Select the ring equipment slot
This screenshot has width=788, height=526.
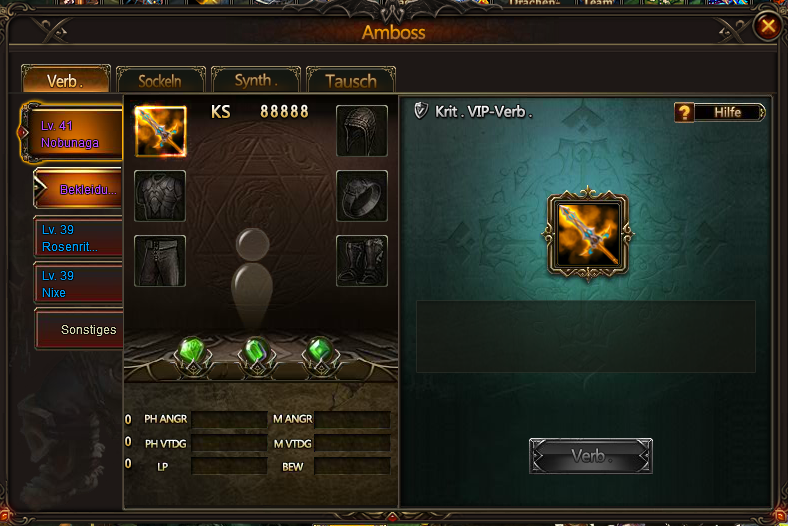[361, 196]
